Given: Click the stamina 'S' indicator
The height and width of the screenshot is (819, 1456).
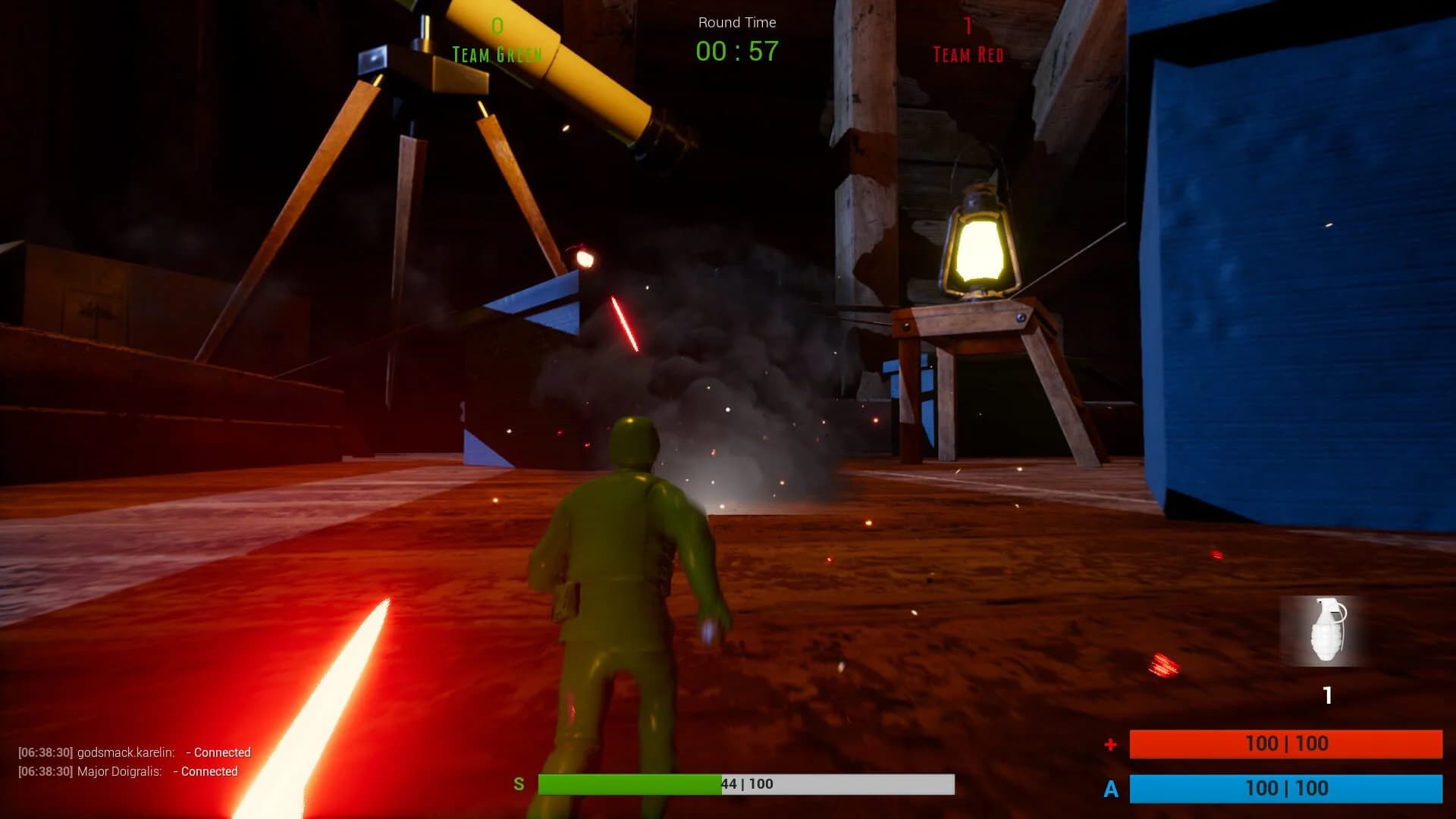Looking at the screenshot, I should (520, 784).
